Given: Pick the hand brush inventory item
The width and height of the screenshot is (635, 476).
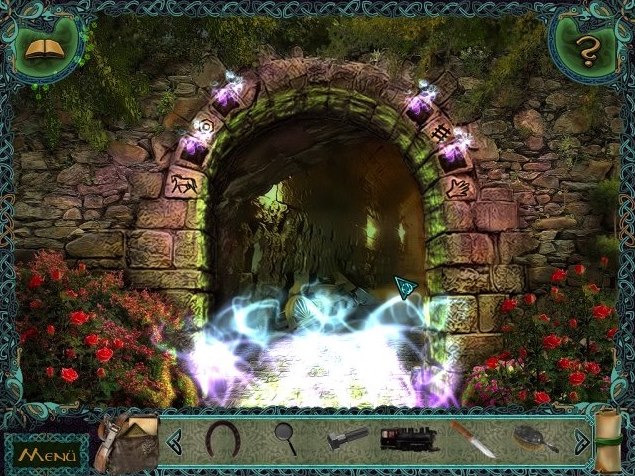Looking at the screenshot, I should [530, 437].
